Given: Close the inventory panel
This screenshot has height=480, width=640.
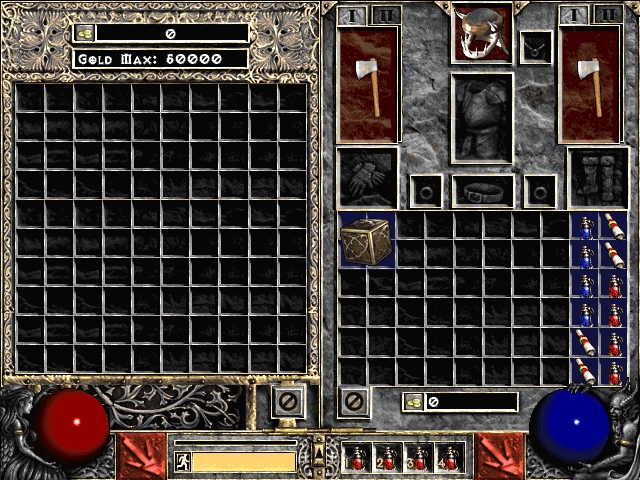Looking at the screenshot, I should tap(353, 402).
